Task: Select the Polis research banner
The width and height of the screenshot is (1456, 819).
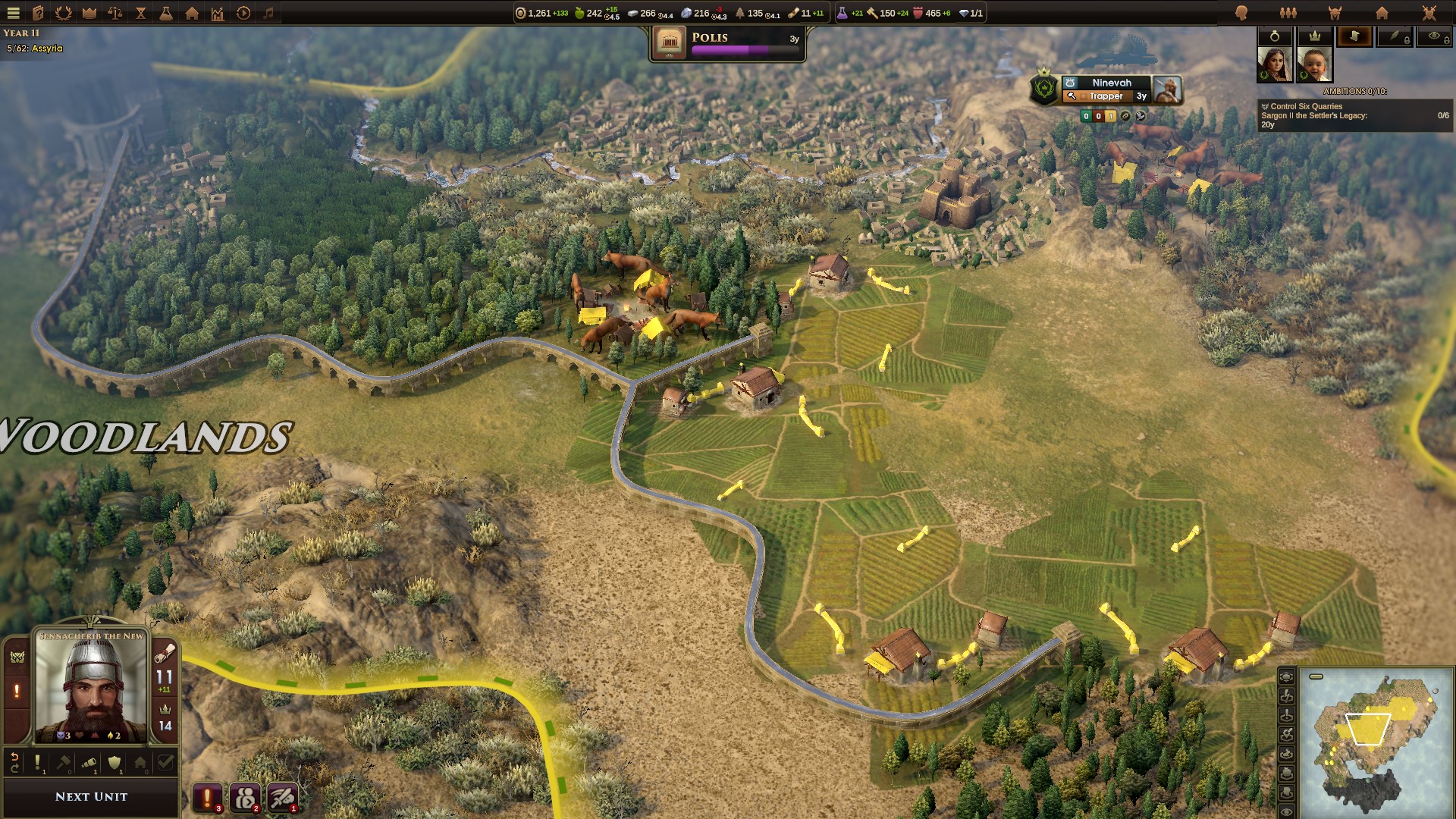Action: (726, 43)
